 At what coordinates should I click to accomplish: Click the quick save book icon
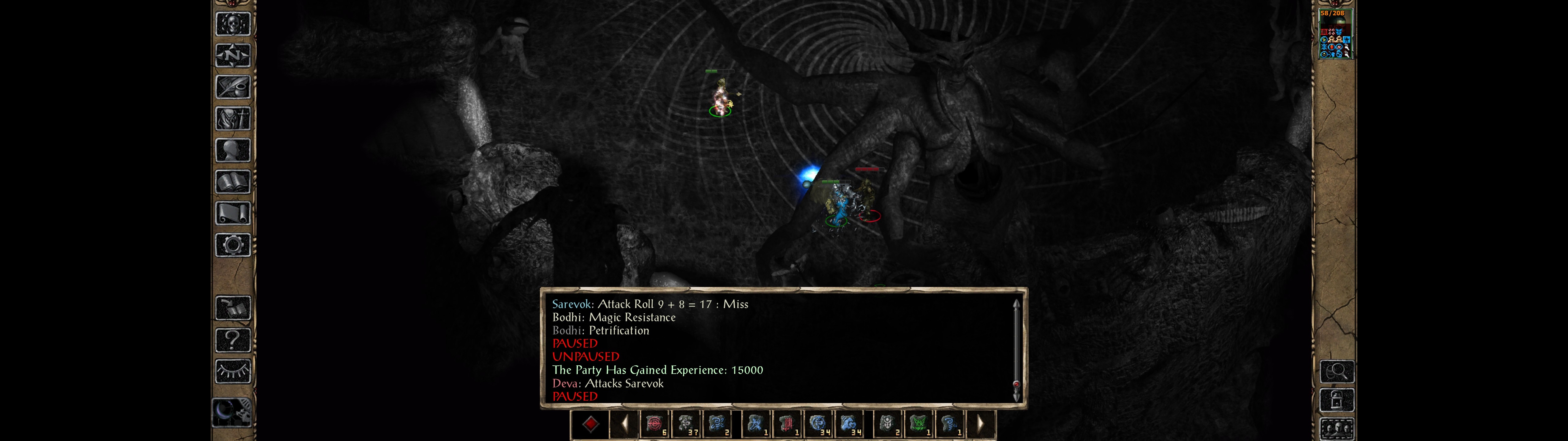point(233,308)
